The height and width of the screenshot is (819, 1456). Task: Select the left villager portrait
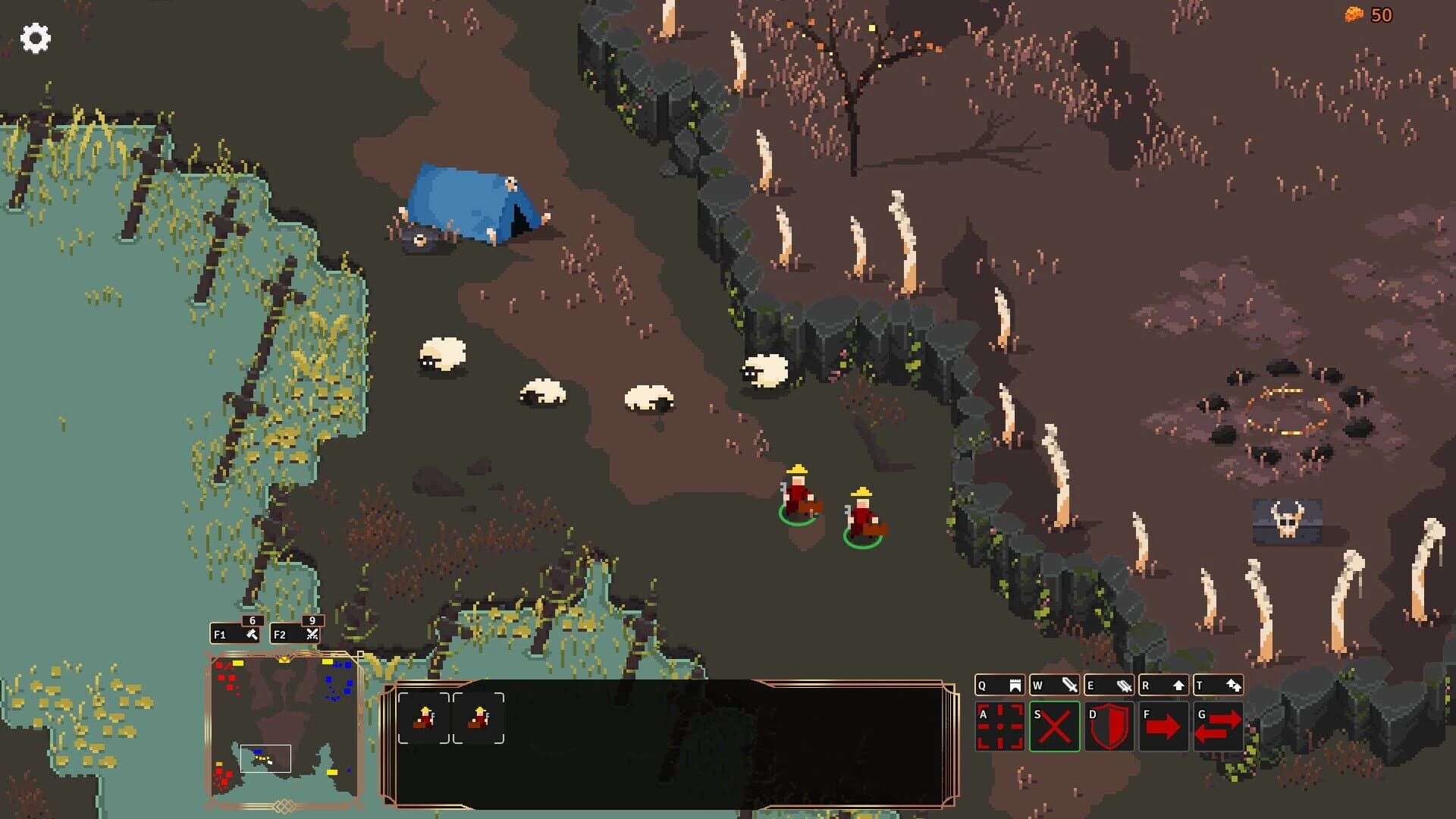click(x=426, y=719)
